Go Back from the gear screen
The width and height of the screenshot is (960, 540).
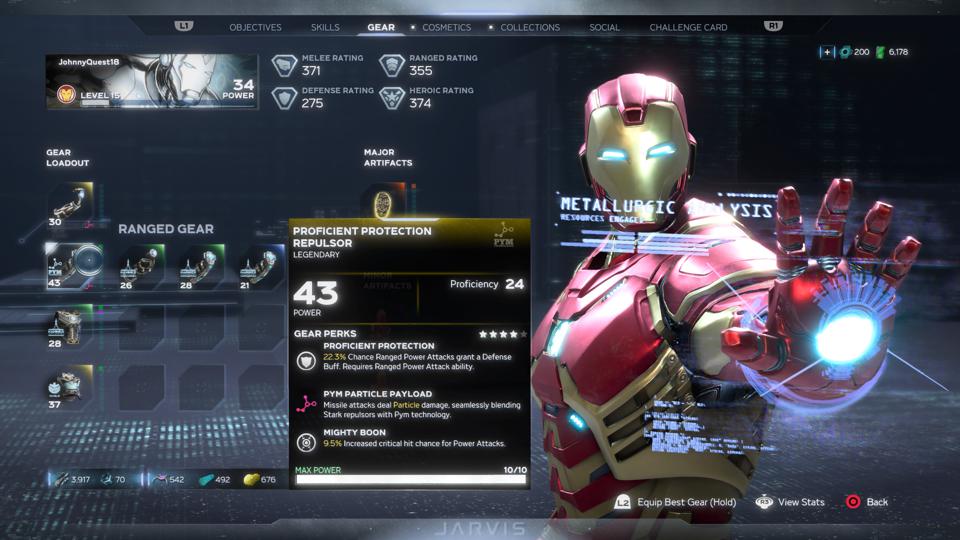(x=867, y=502)
